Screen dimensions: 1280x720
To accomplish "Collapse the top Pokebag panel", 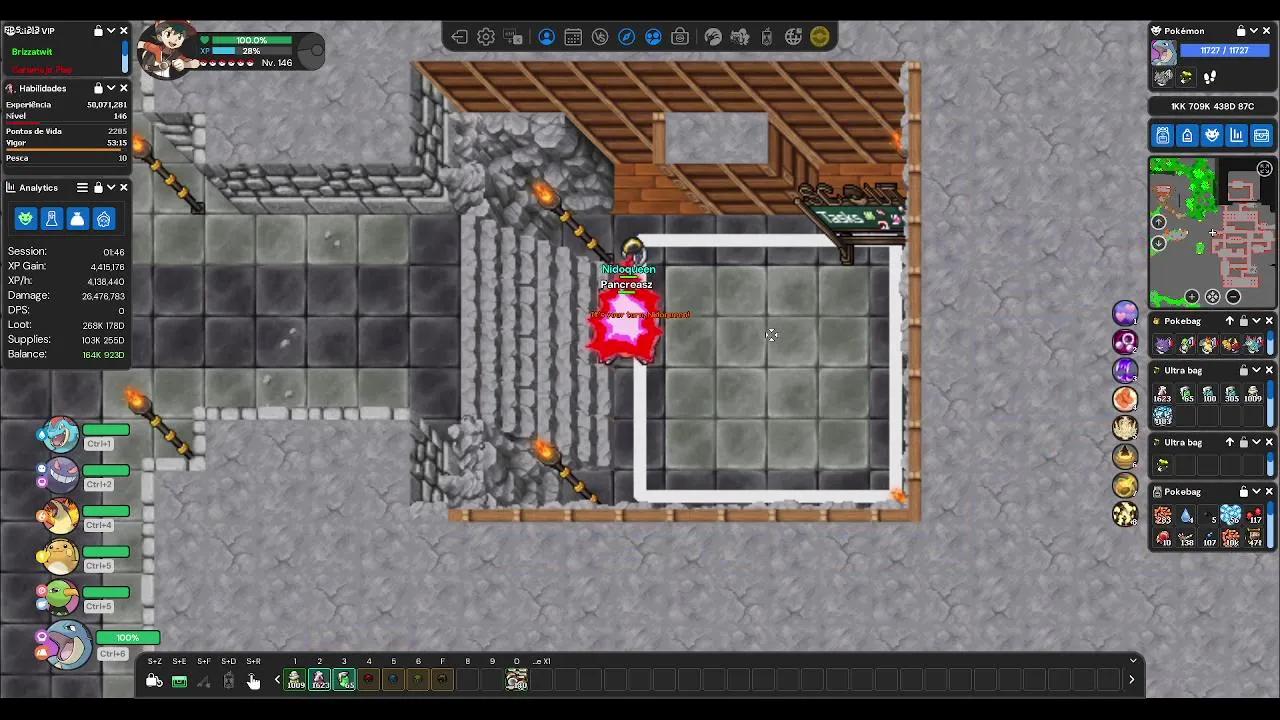I will click(x=1256, y=320).
